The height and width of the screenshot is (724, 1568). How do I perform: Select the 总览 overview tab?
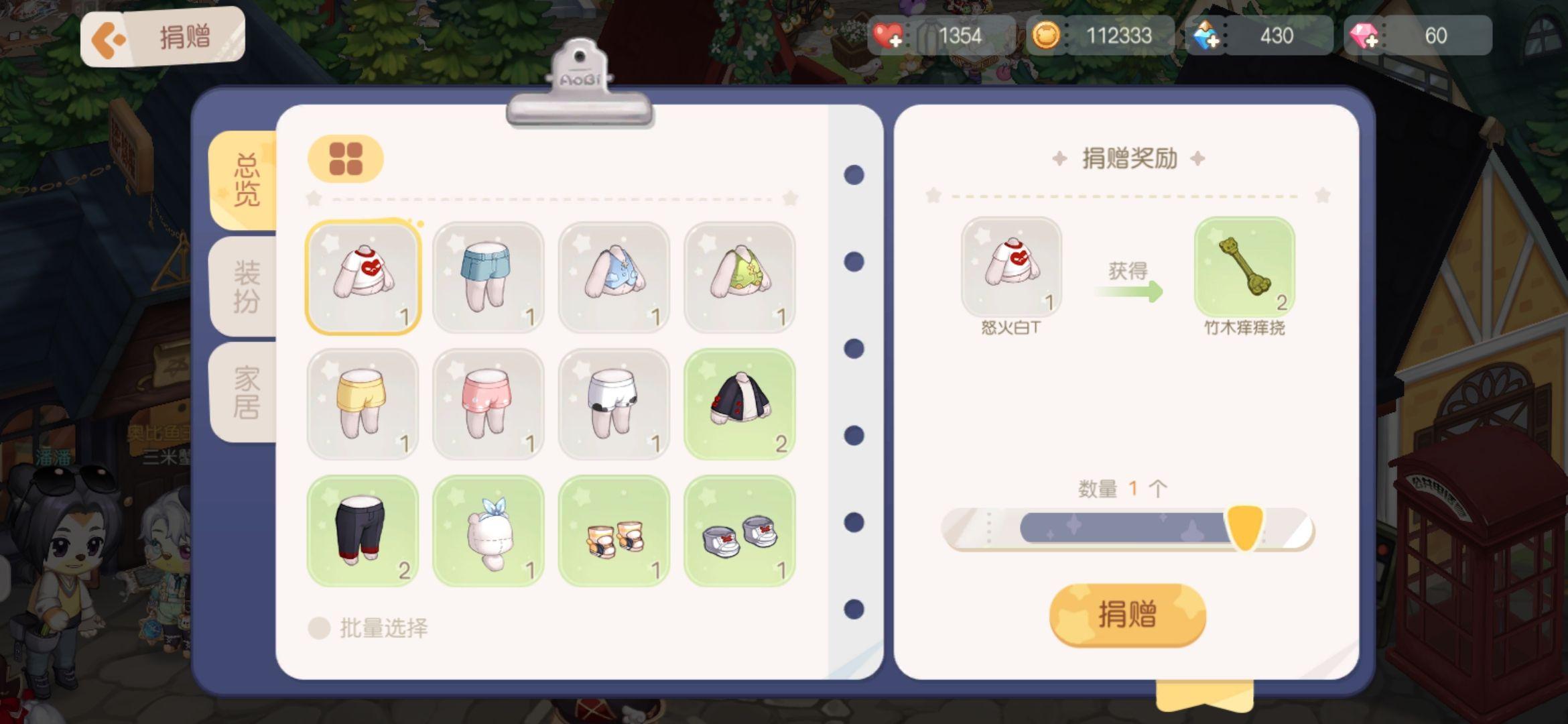(246, 180)
